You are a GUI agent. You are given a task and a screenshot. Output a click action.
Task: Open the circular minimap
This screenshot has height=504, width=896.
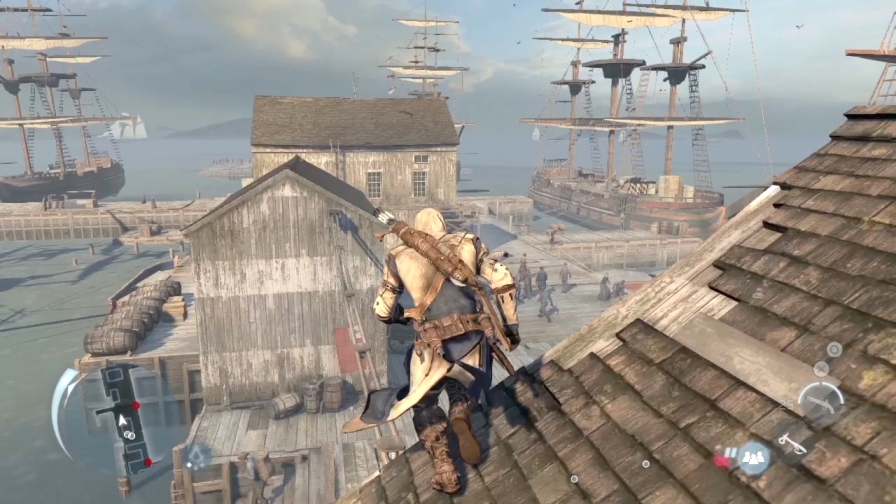coord(124,420)
